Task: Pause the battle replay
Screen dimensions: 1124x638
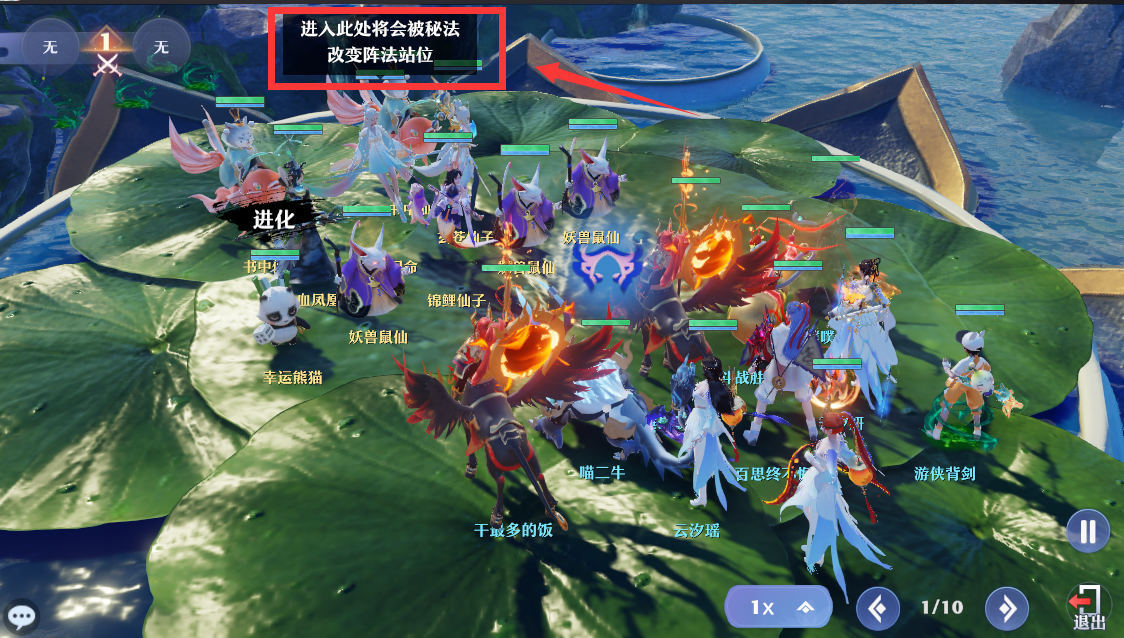Action: pos(1087,530)
